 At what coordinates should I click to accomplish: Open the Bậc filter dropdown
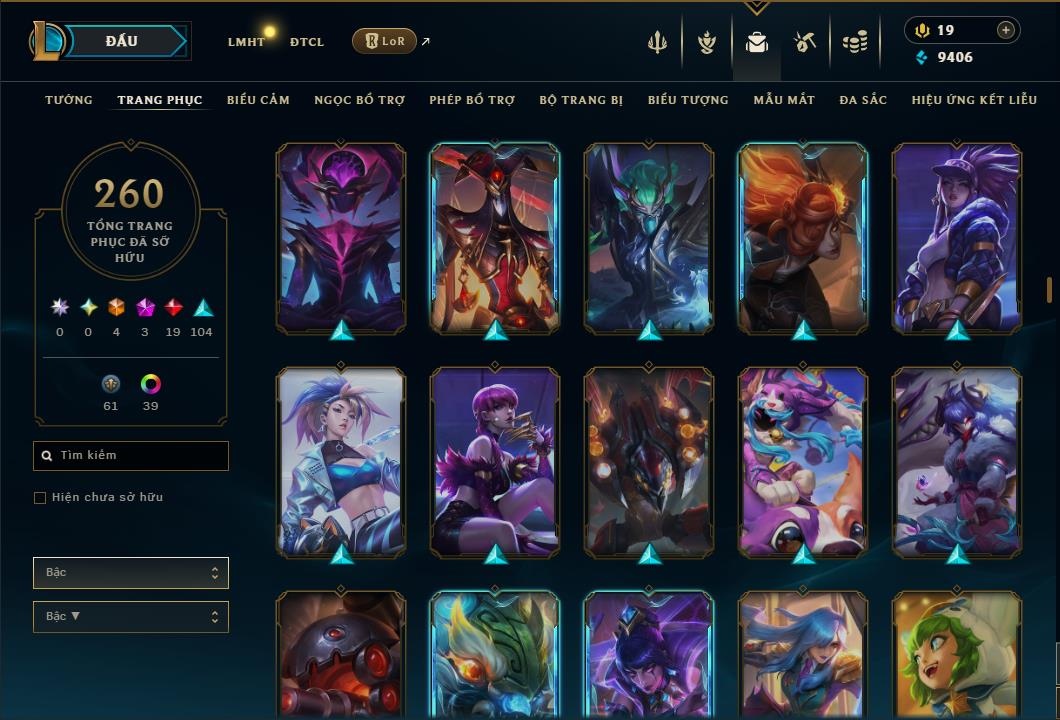131,573
